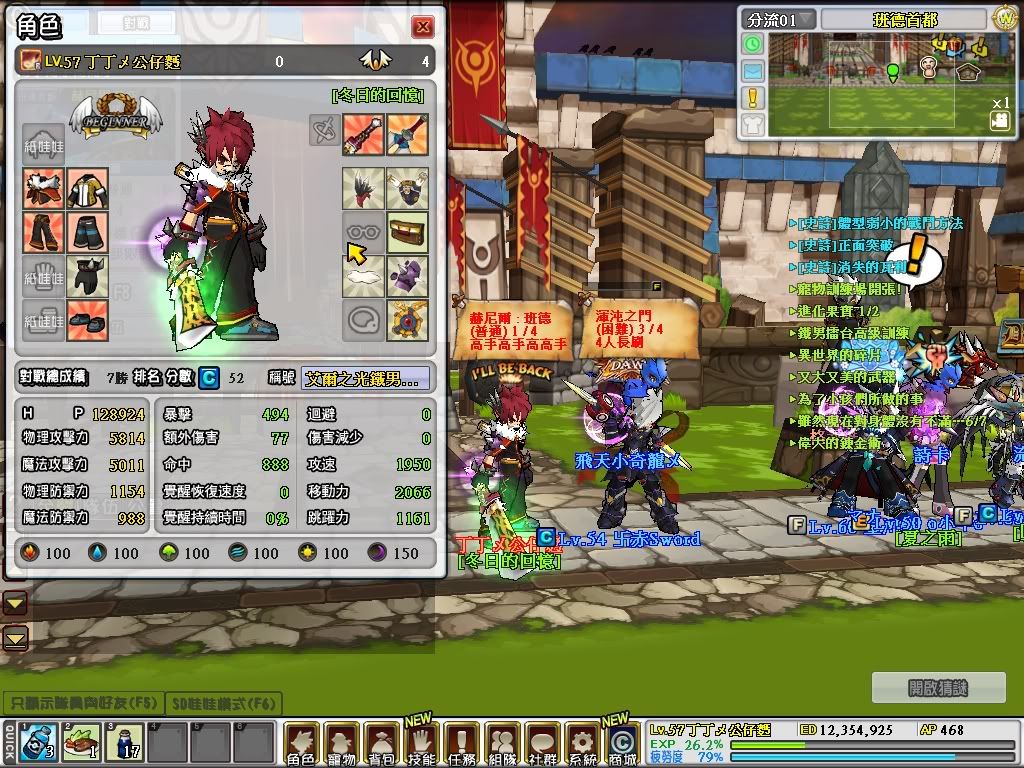Screen dimensions: 1024x768
Task: Open the 背包 inventory bag
Action: (x=381, y=744)
